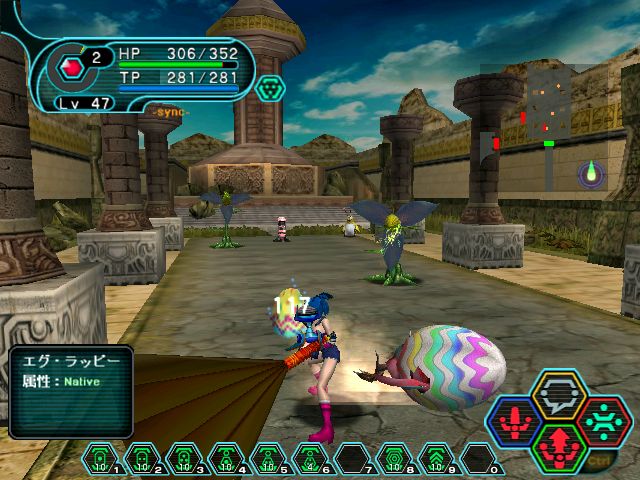This screenshot has height=480, width=640.
Task: Use quick slot 1 item
Action: 102,458
